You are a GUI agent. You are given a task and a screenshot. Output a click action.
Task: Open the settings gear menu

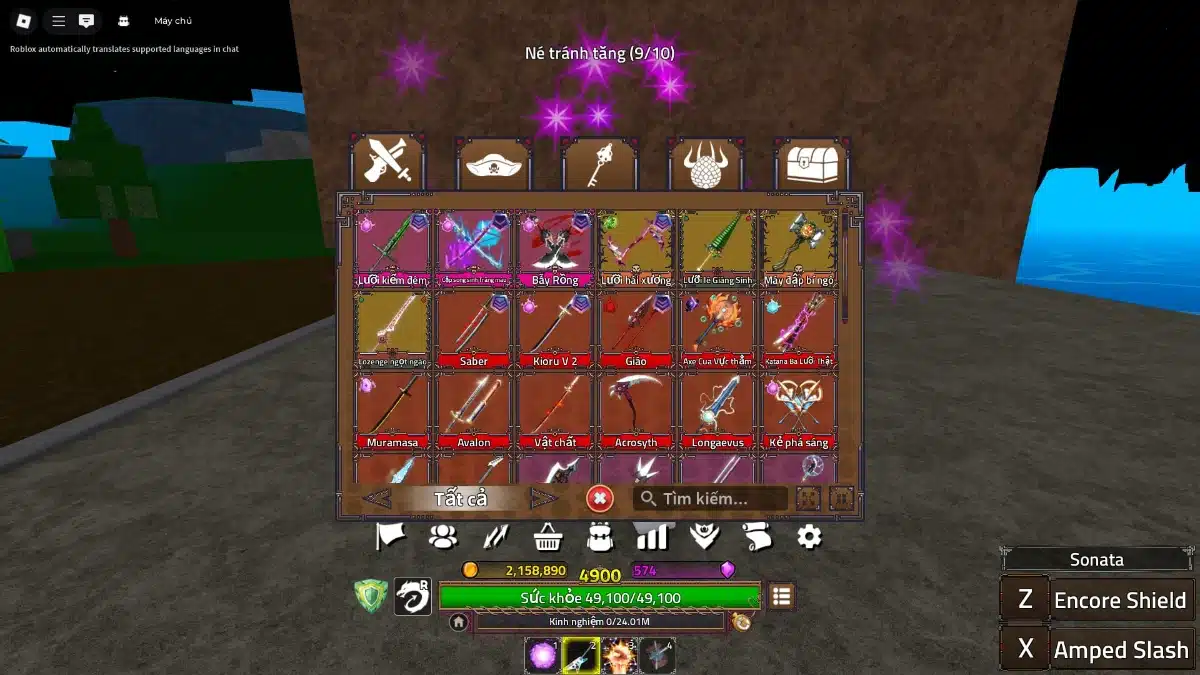coord(809,537)
